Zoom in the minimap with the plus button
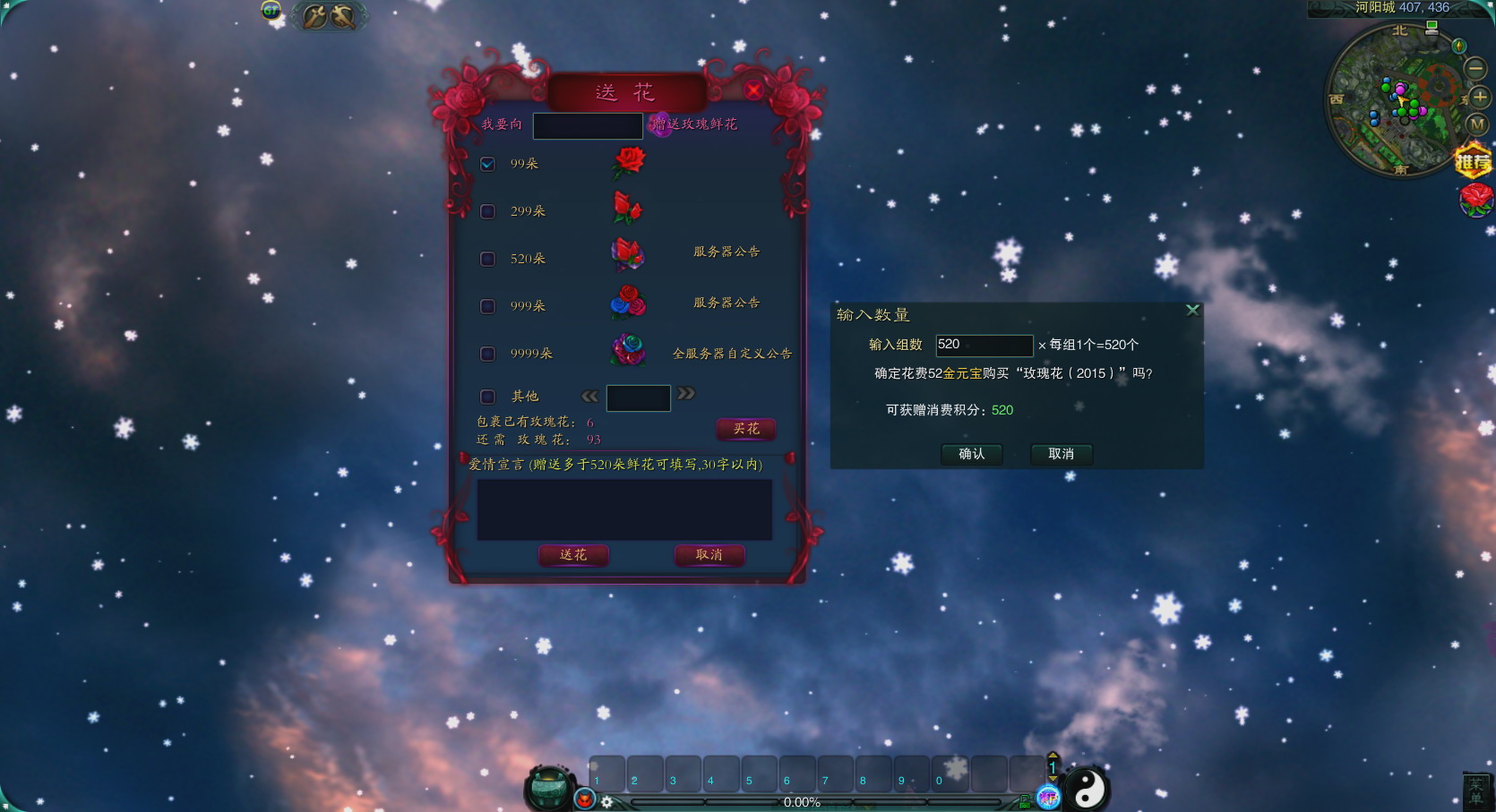This screenshot has width=1496, height=812. click(x=1479, y=97)
